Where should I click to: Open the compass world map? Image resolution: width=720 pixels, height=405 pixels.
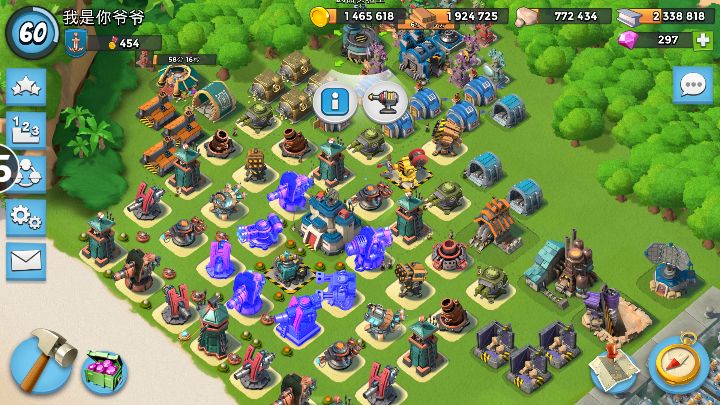678,364
